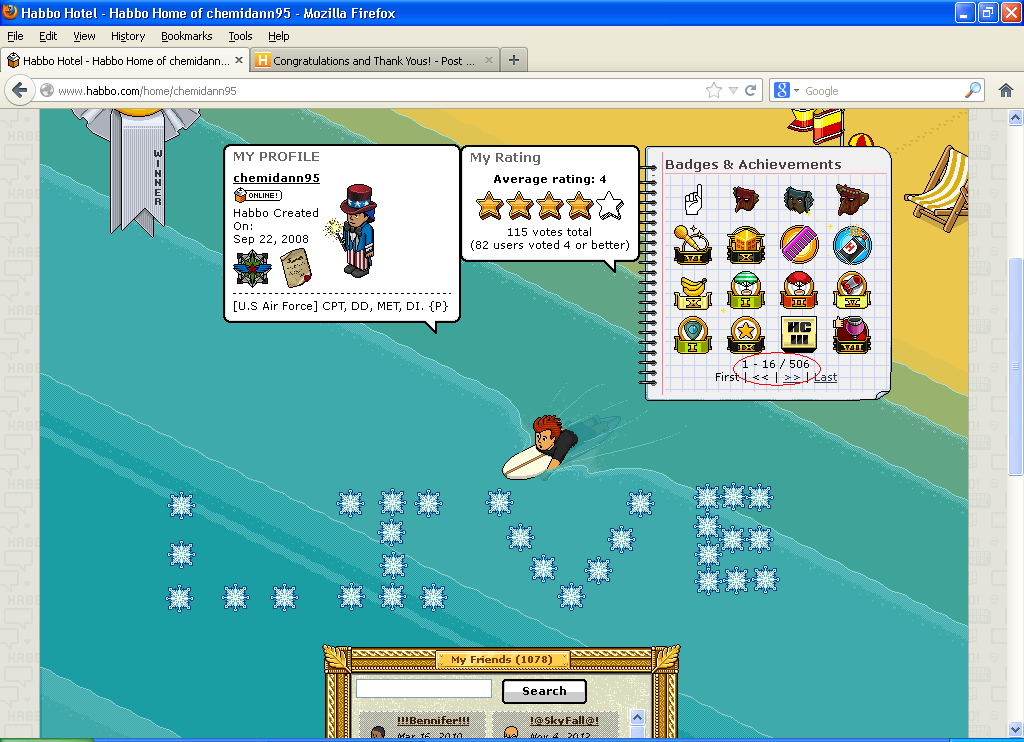Click the parchment scroll icon in My Profile
This screenshot has height=742, width=1024.
(x=295, y=268)
